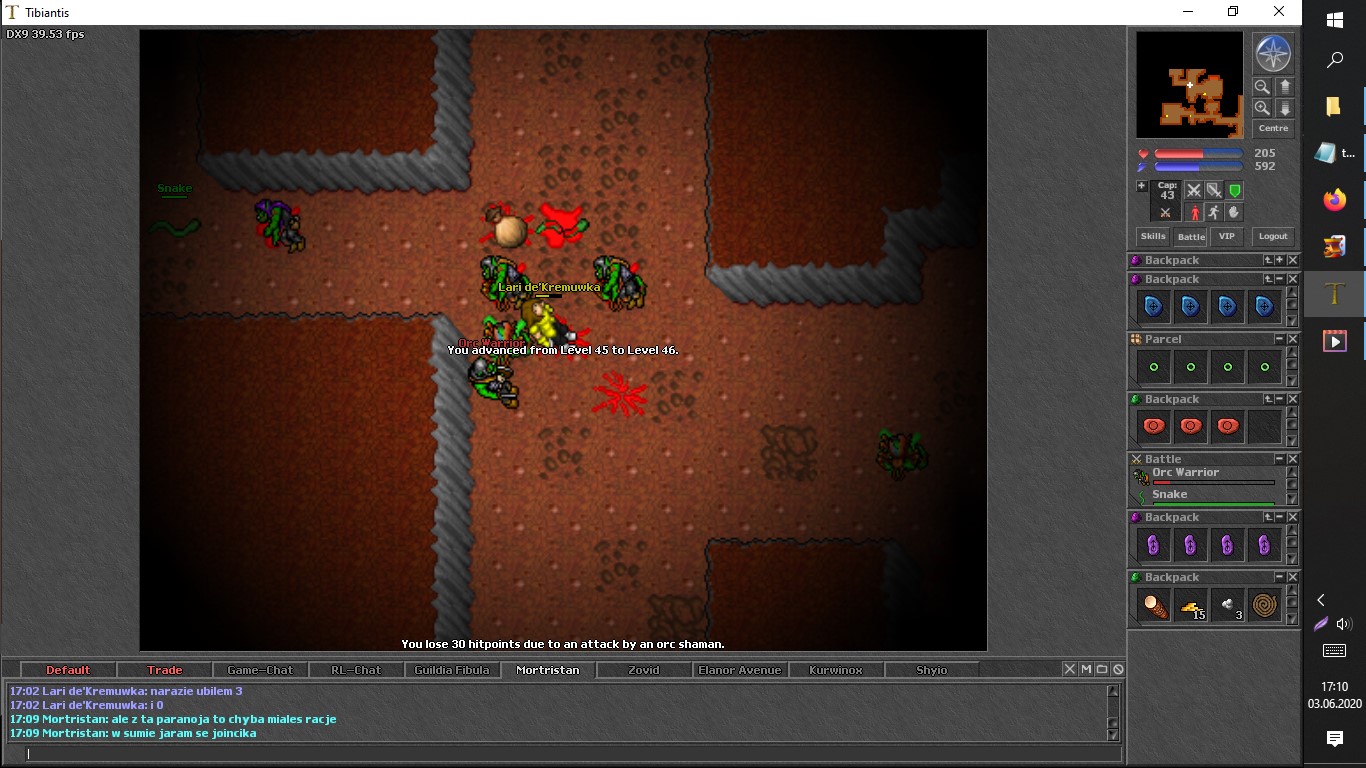Viewport: 1366px width, 768px height.
Task: Click on the cave minimap
Action: (x=1189, y=85)
